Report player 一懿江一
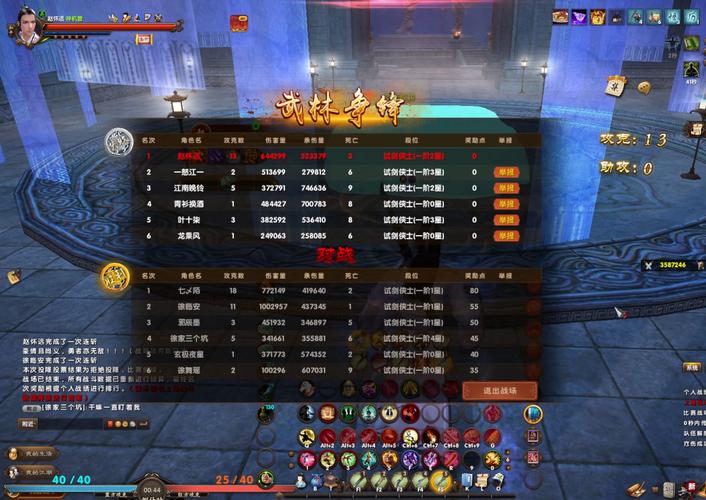Viewport: 706px width, 500px height. [x=506, y=172]
